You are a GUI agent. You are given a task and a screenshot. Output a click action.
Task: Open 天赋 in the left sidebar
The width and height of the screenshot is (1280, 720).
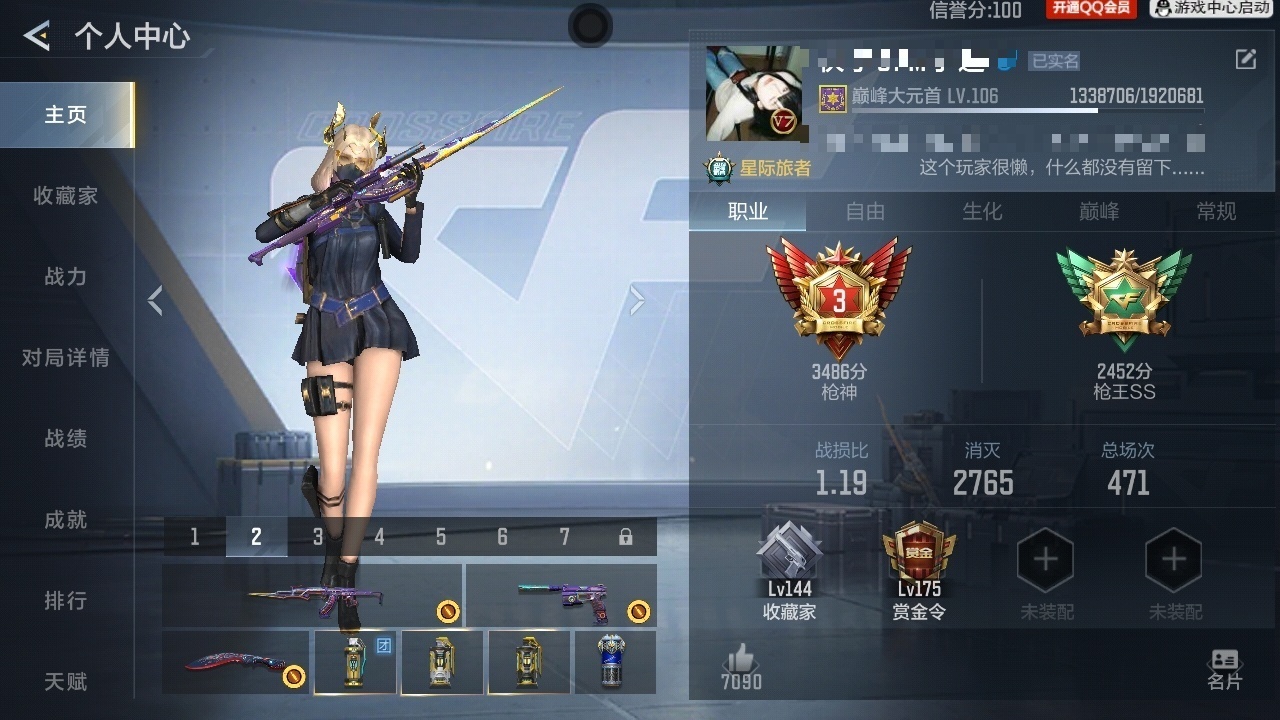[66, 680]
